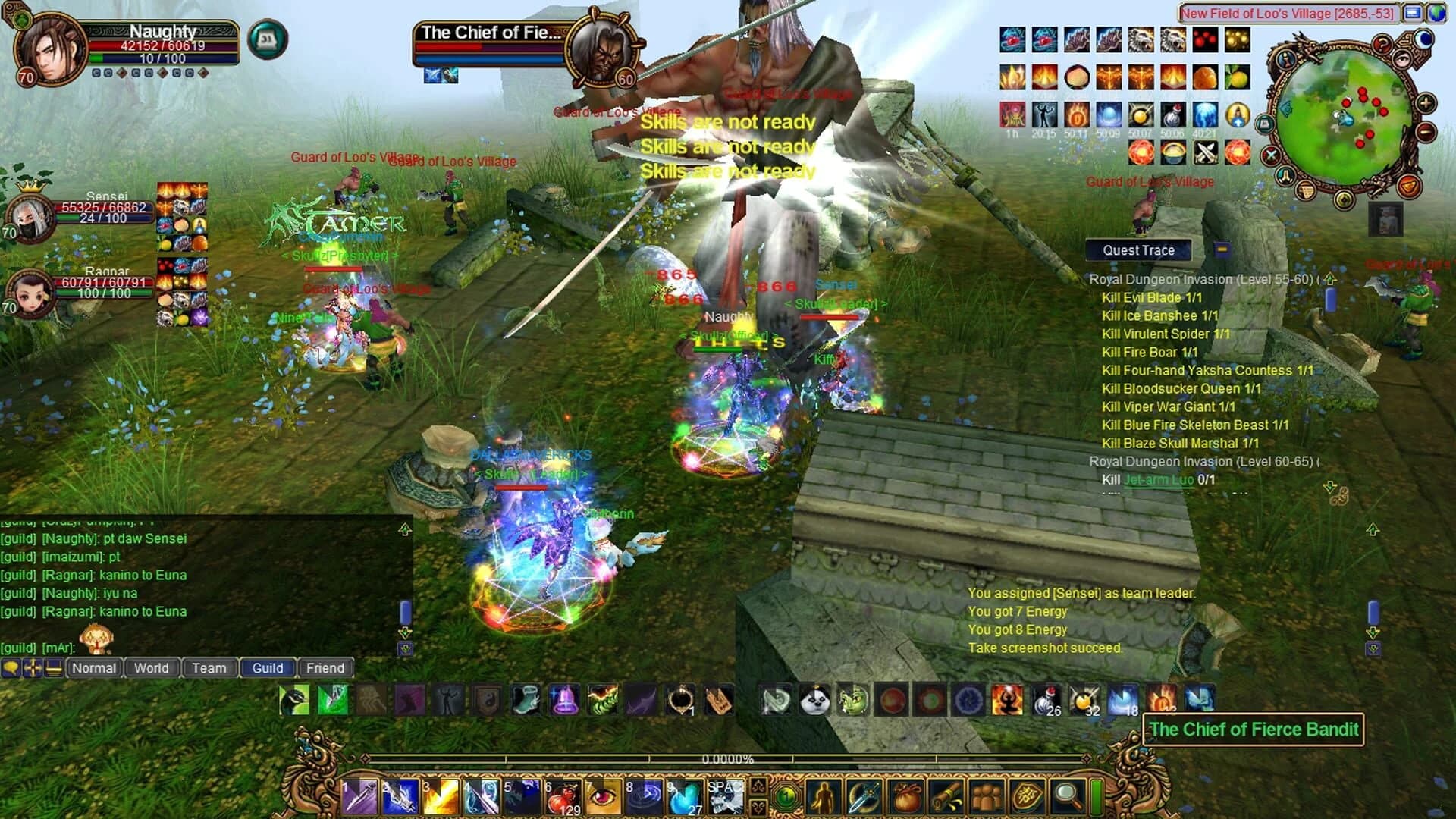1456x819 pixels.
Task: Click the hotbar page-down arrow
Action: coord(760,808)
